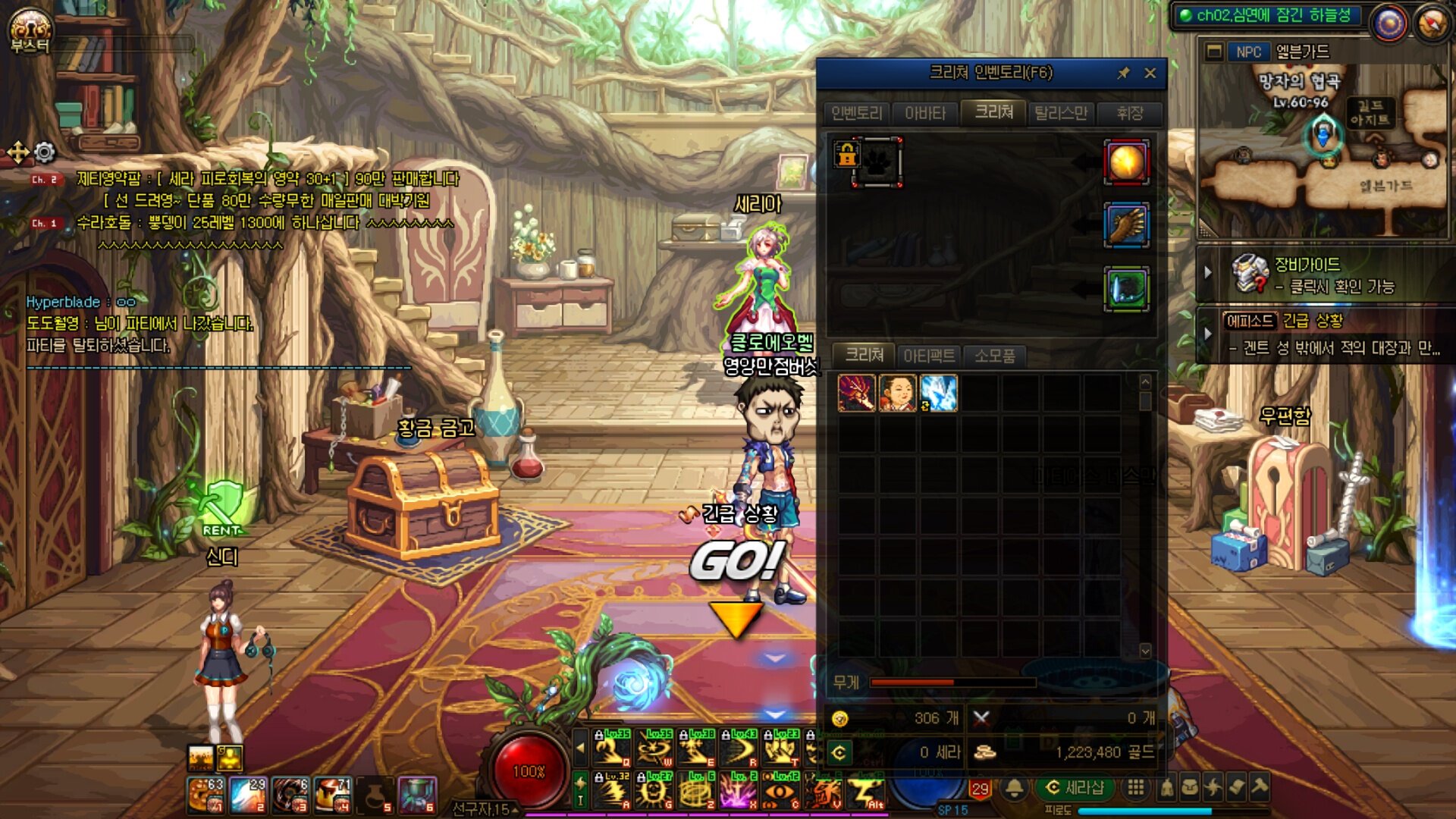Open the chat settings gear

45,153
